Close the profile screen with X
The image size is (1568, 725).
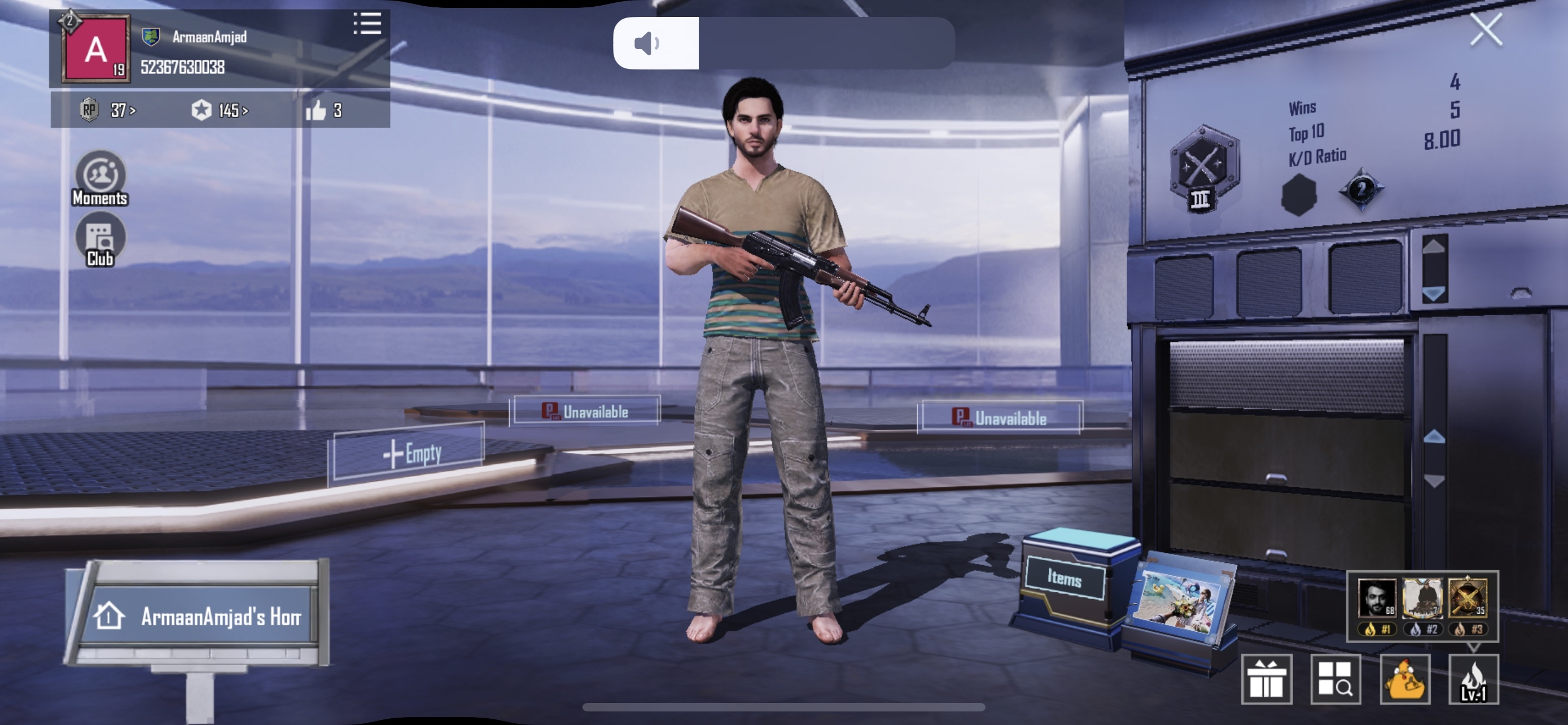[x=1485, y=30]
